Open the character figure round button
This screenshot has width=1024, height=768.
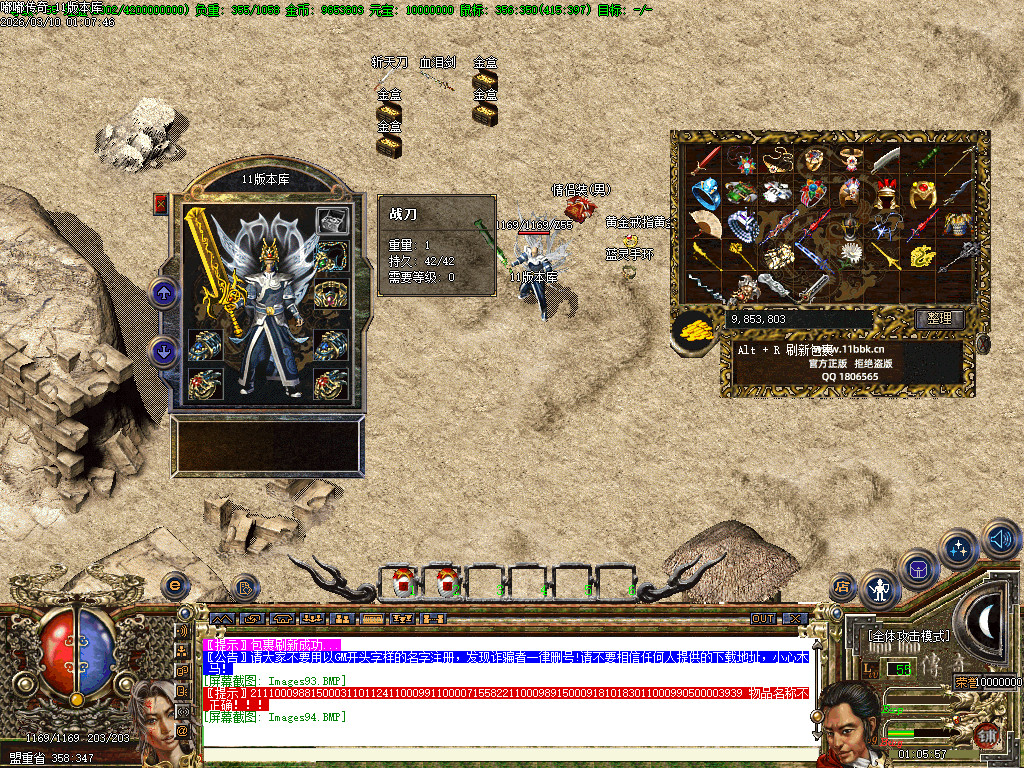point(880,590)
